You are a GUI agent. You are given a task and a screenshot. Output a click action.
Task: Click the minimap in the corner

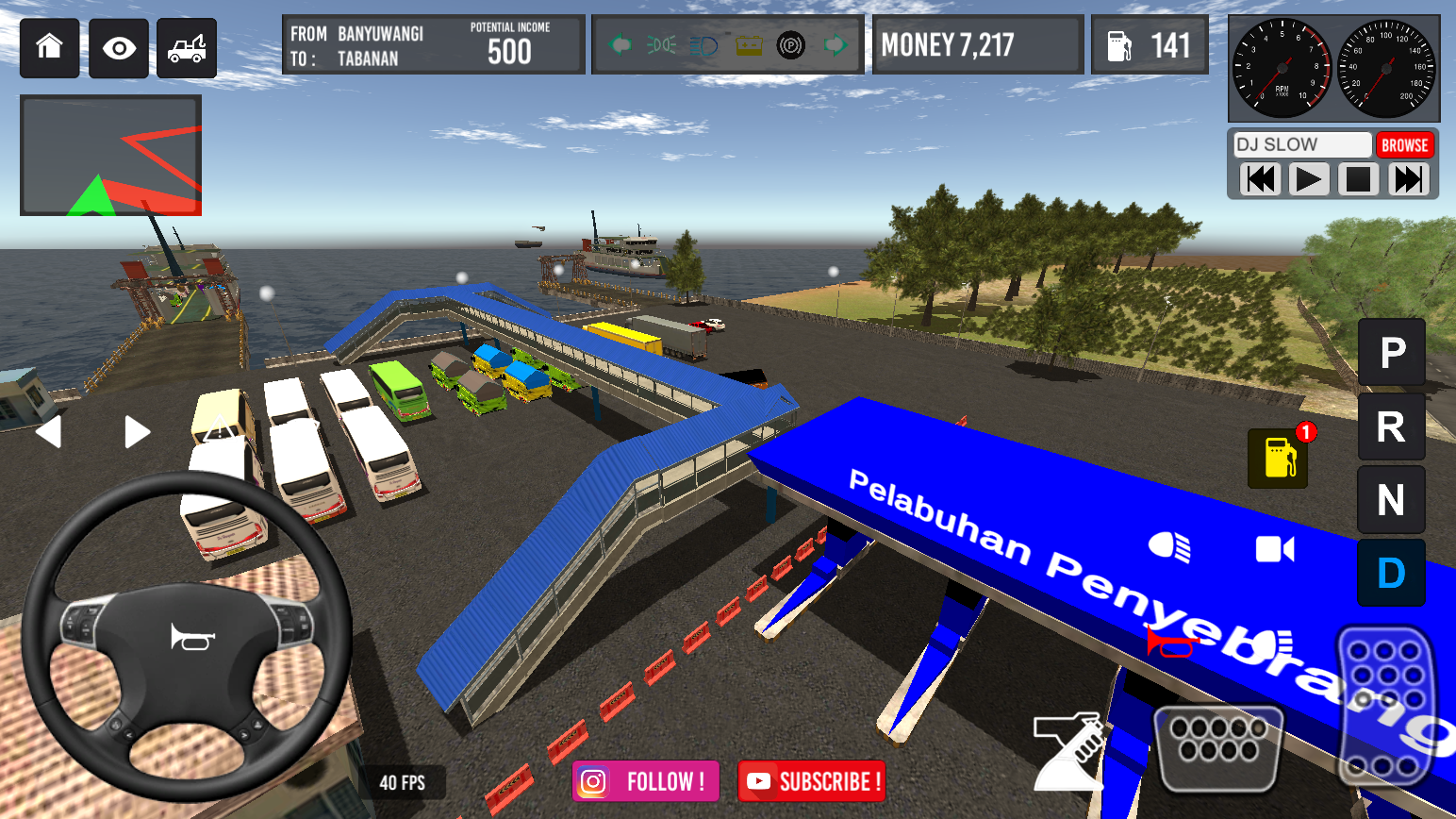(x=109, y=155)
